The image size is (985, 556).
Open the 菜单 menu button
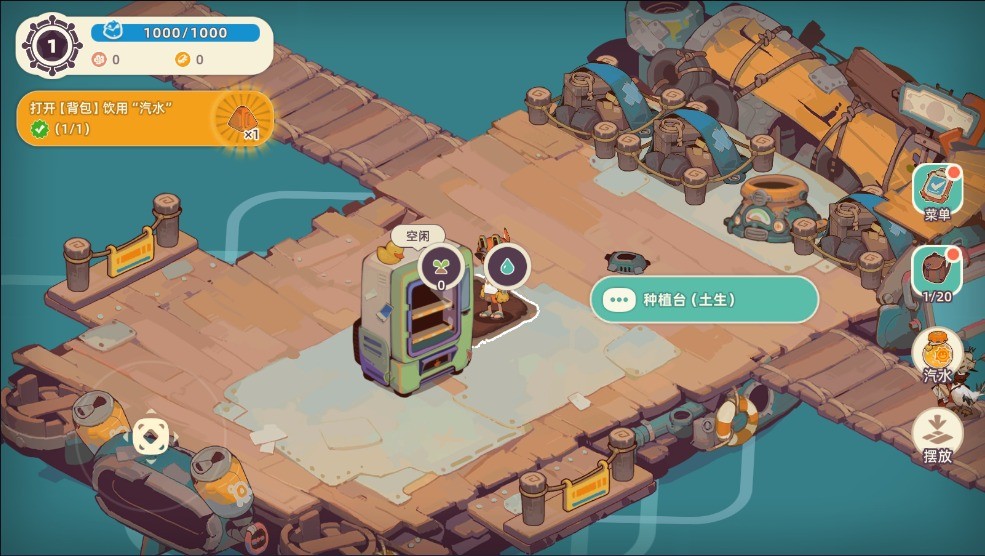pyautogui.click(x=937, y=190)
